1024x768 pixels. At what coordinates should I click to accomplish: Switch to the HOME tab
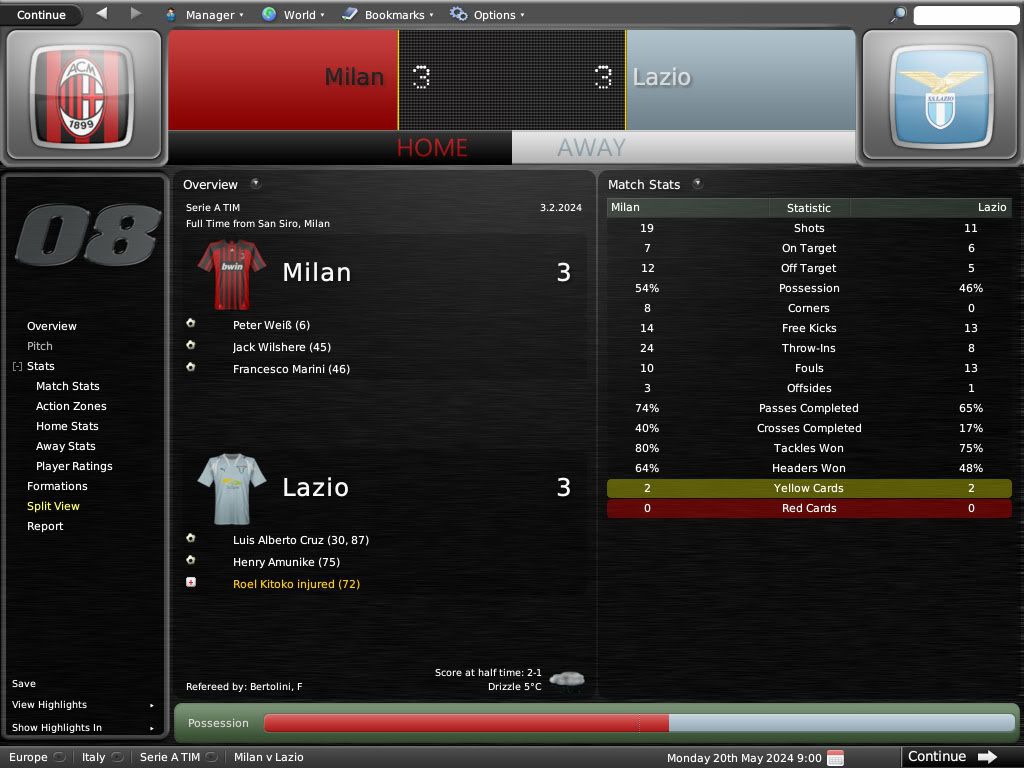(x=432, y=148)
